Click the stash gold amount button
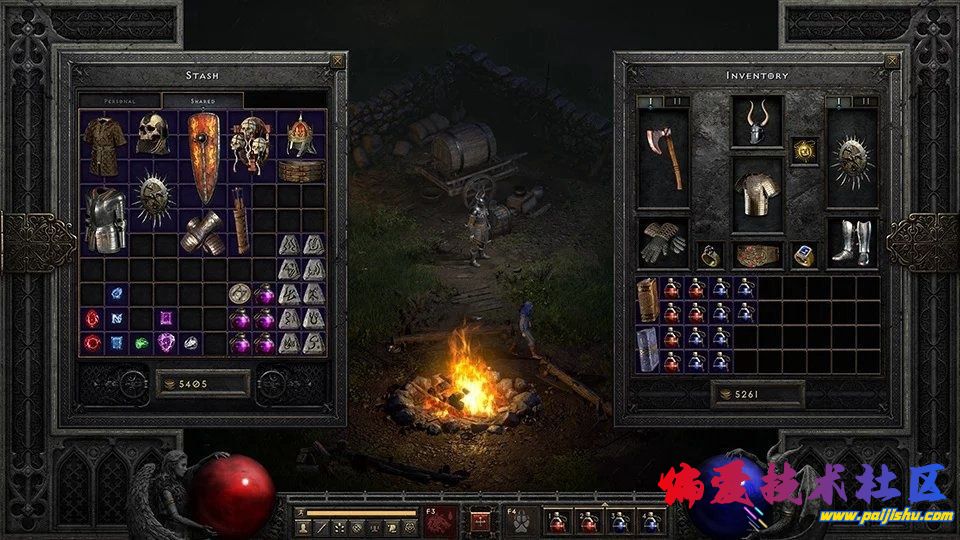The width and height of the screenshot is (960, 540). pyautogui.click(x=203, y=382)
